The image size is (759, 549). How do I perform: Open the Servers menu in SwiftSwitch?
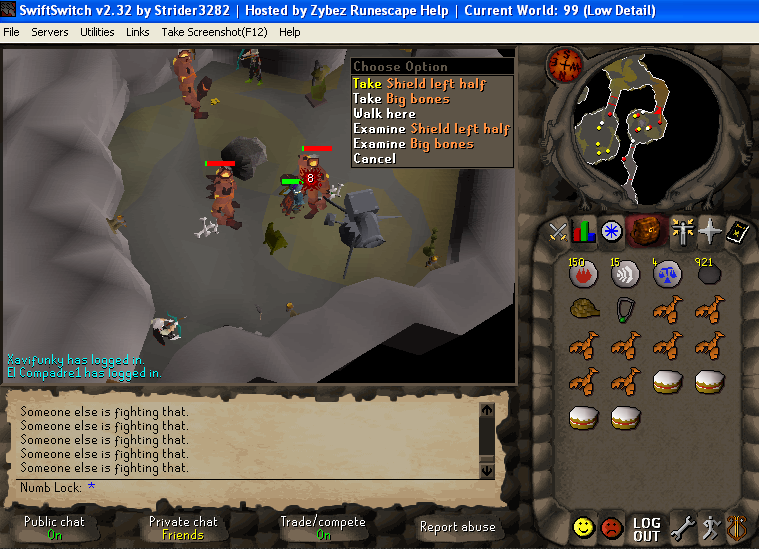click(49, 32)
